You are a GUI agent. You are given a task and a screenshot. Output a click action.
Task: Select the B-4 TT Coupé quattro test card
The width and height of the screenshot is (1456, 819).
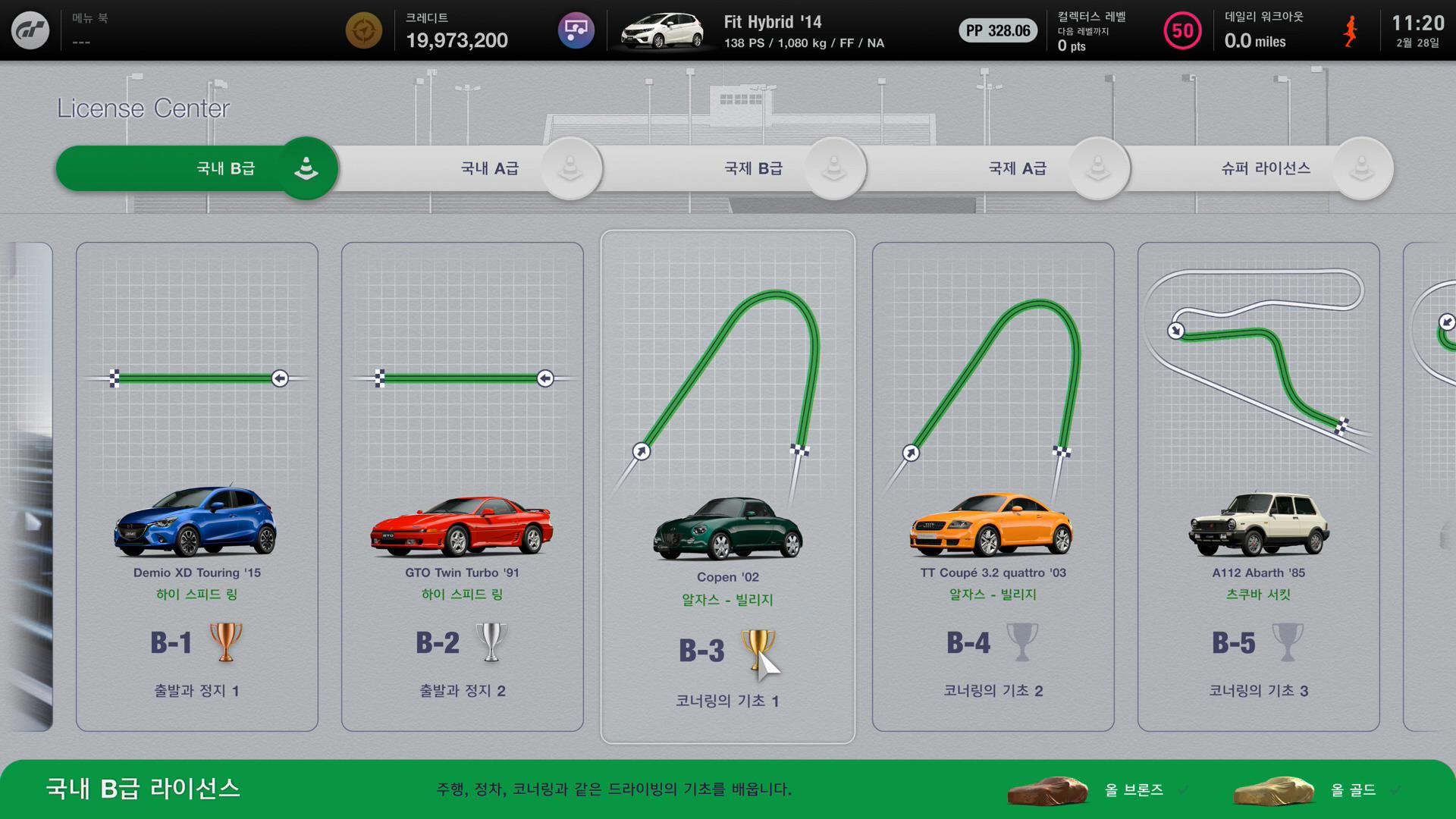coord(993,486)
